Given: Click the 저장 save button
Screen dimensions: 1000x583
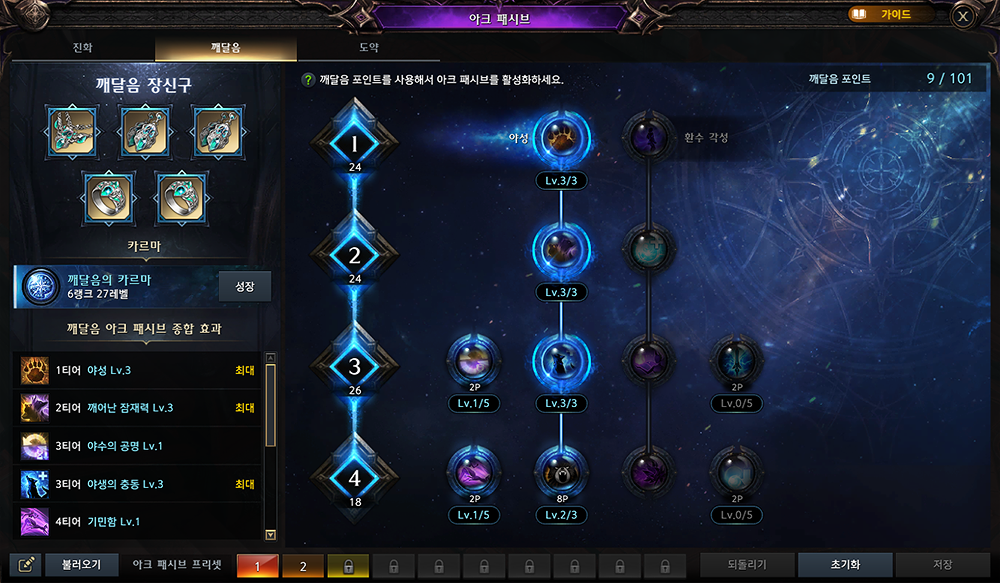Looking at the screenshot, I should point(942,565).
